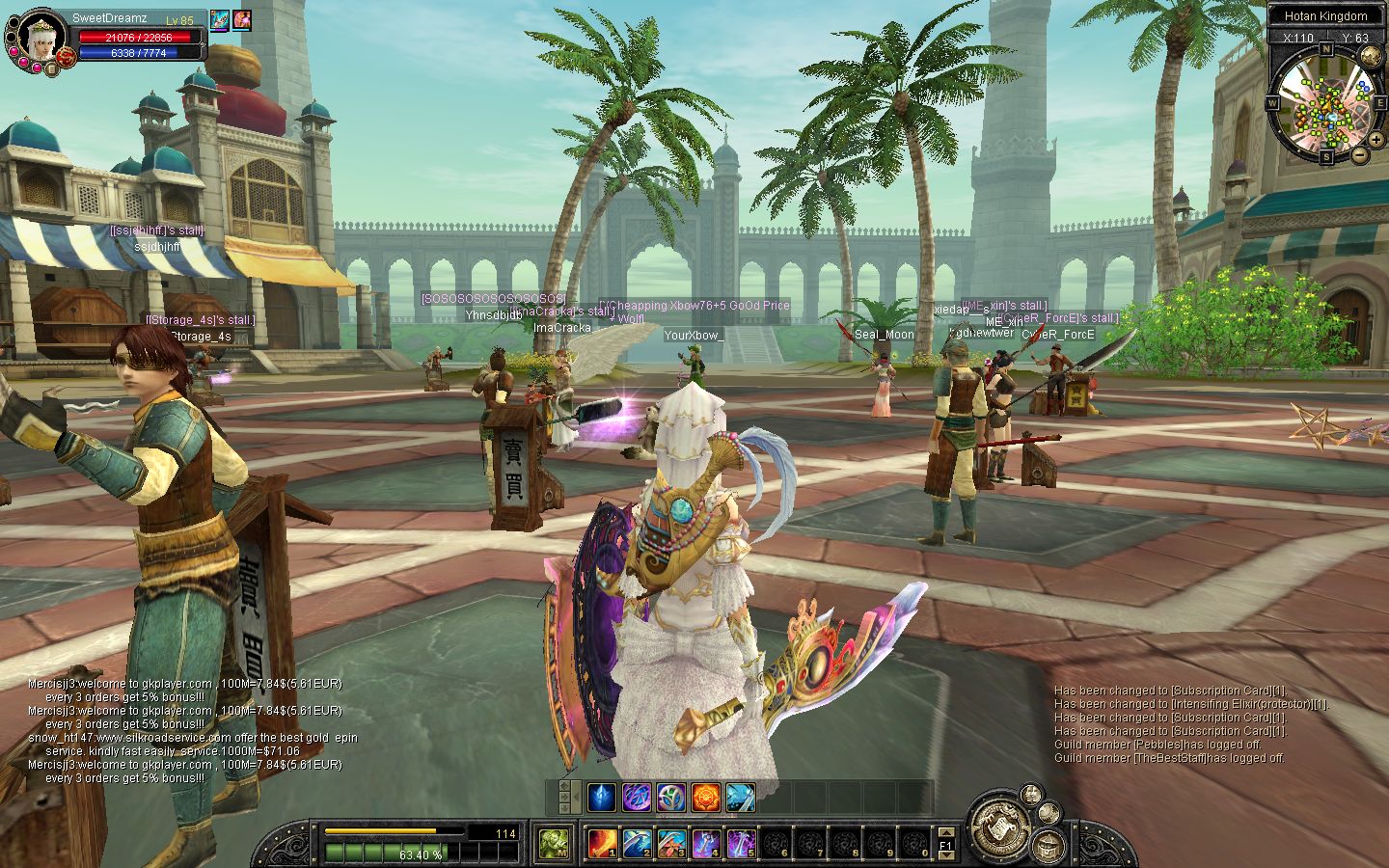
Task: Open the large round main menu button
Action: [997, 827]
